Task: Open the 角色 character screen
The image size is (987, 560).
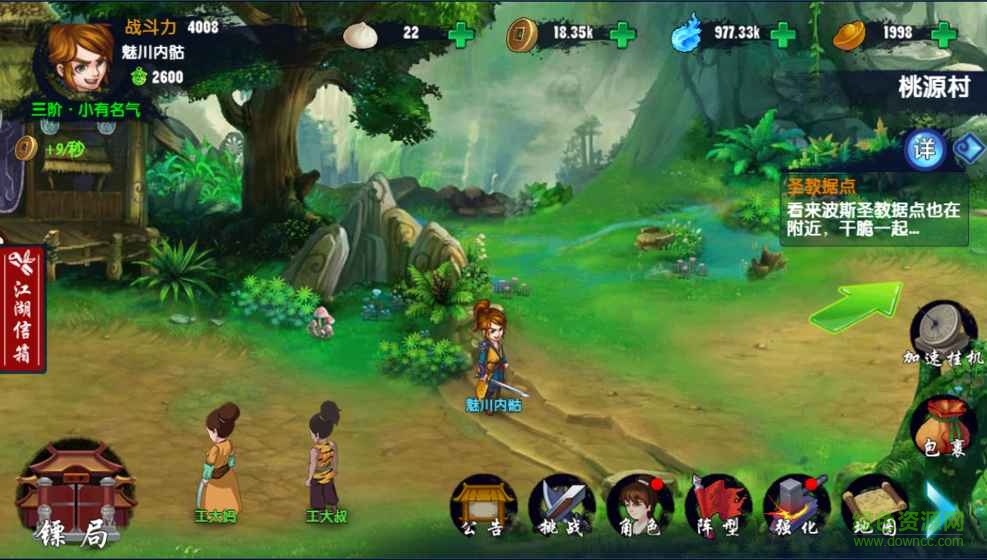Action: coord(639,505)
